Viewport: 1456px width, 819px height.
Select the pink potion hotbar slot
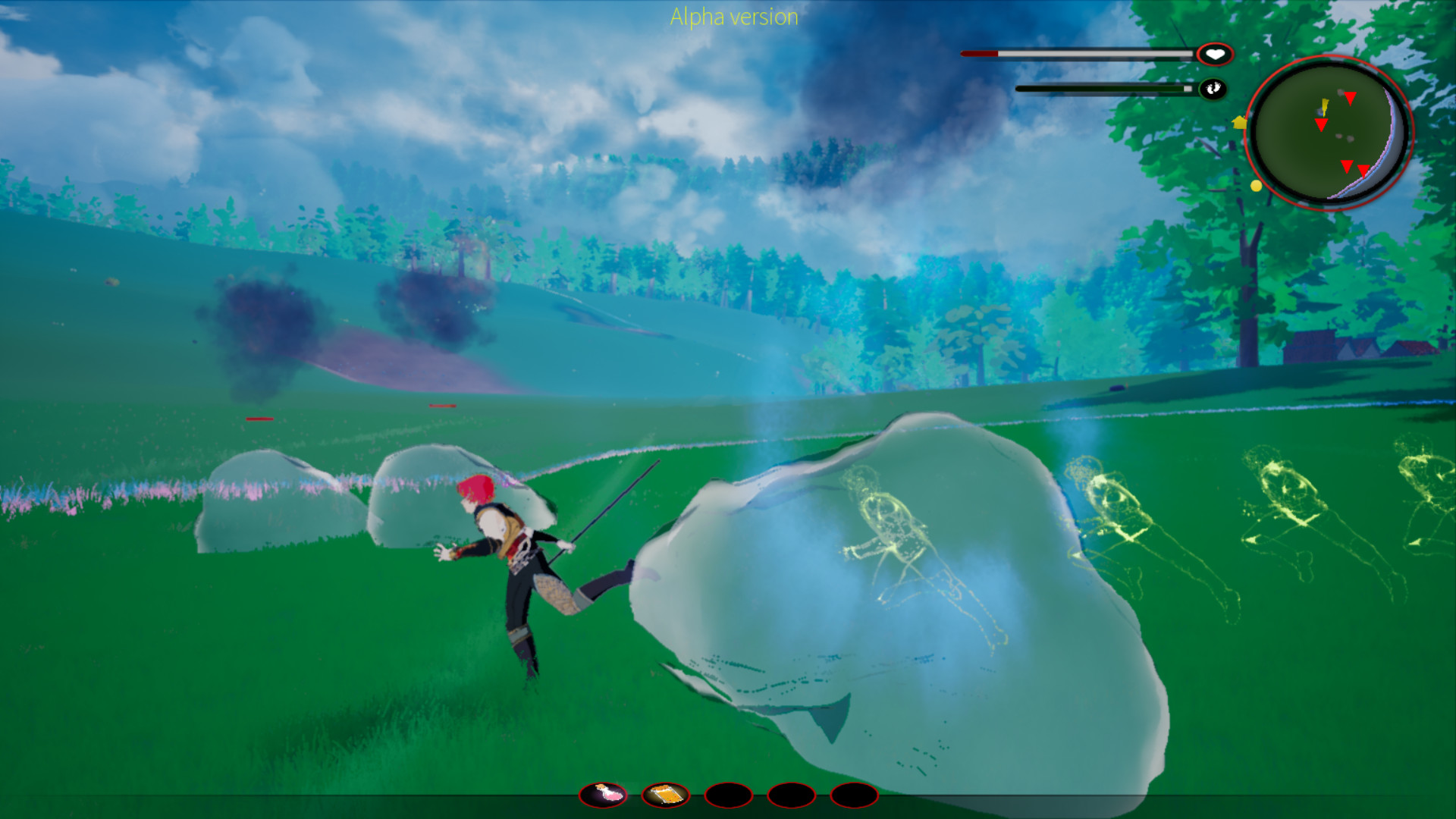[604, 795]
